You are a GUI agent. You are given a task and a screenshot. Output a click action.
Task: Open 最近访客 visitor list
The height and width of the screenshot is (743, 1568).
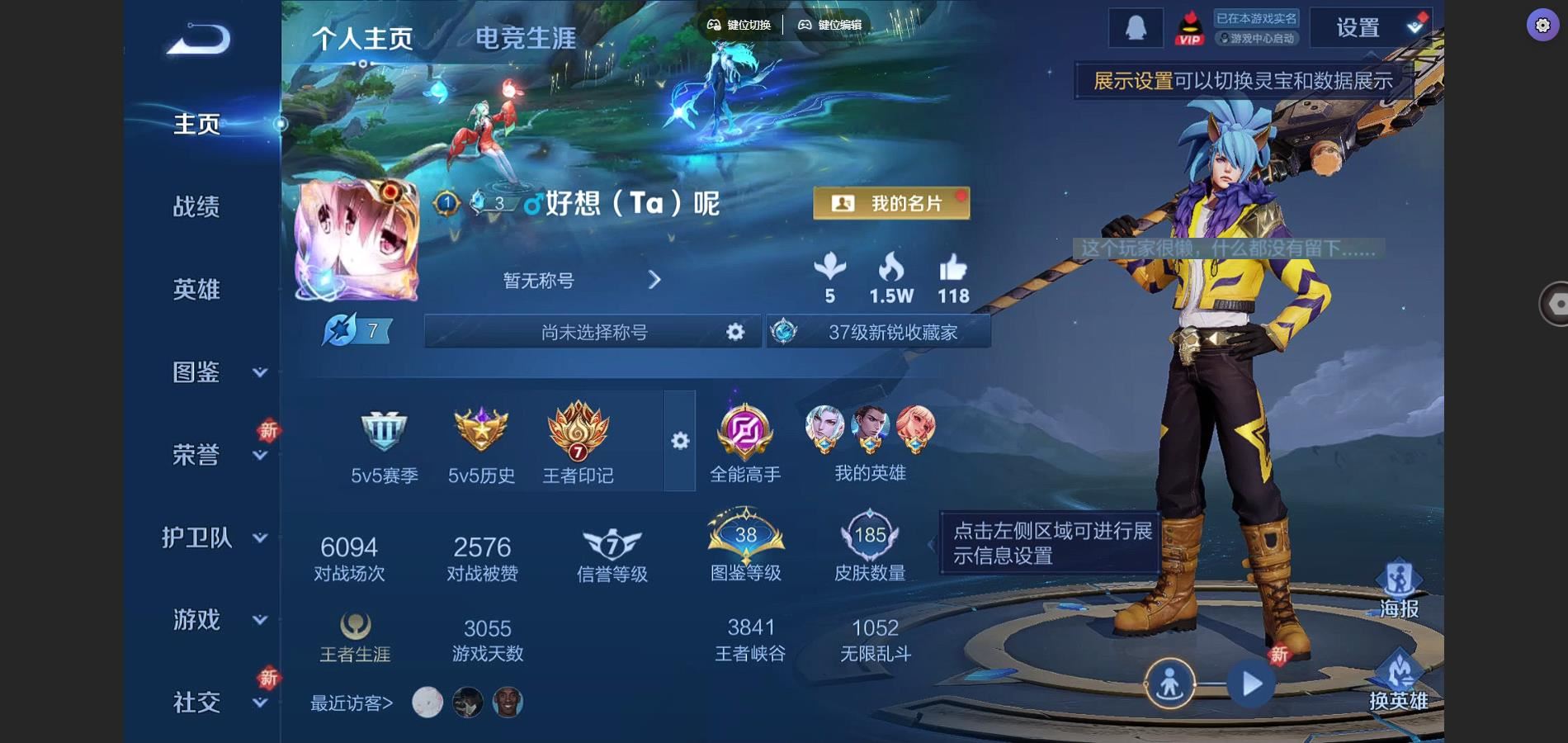[352, 703]
